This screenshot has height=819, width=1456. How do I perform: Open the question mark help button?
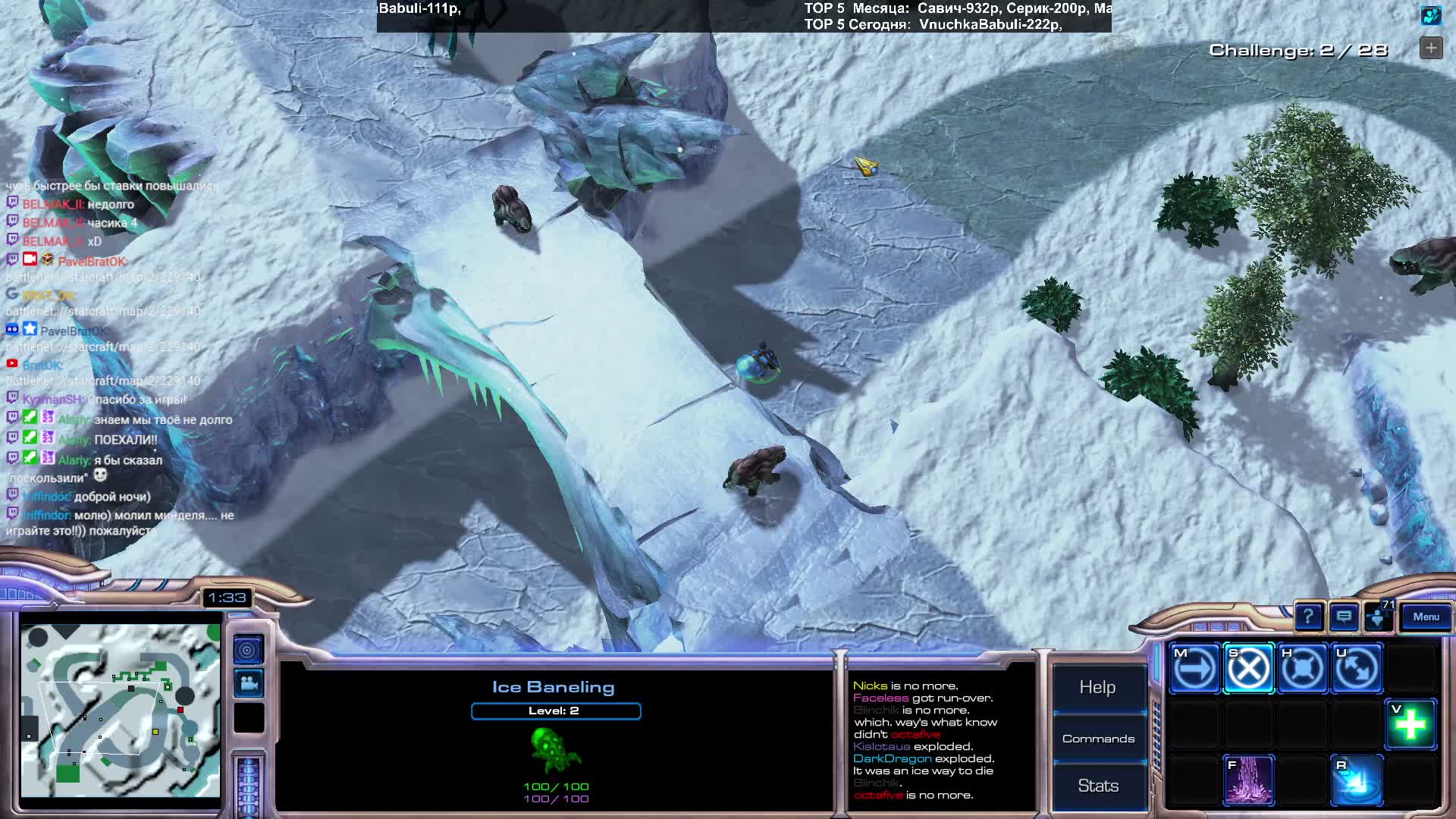[1308, 617]
